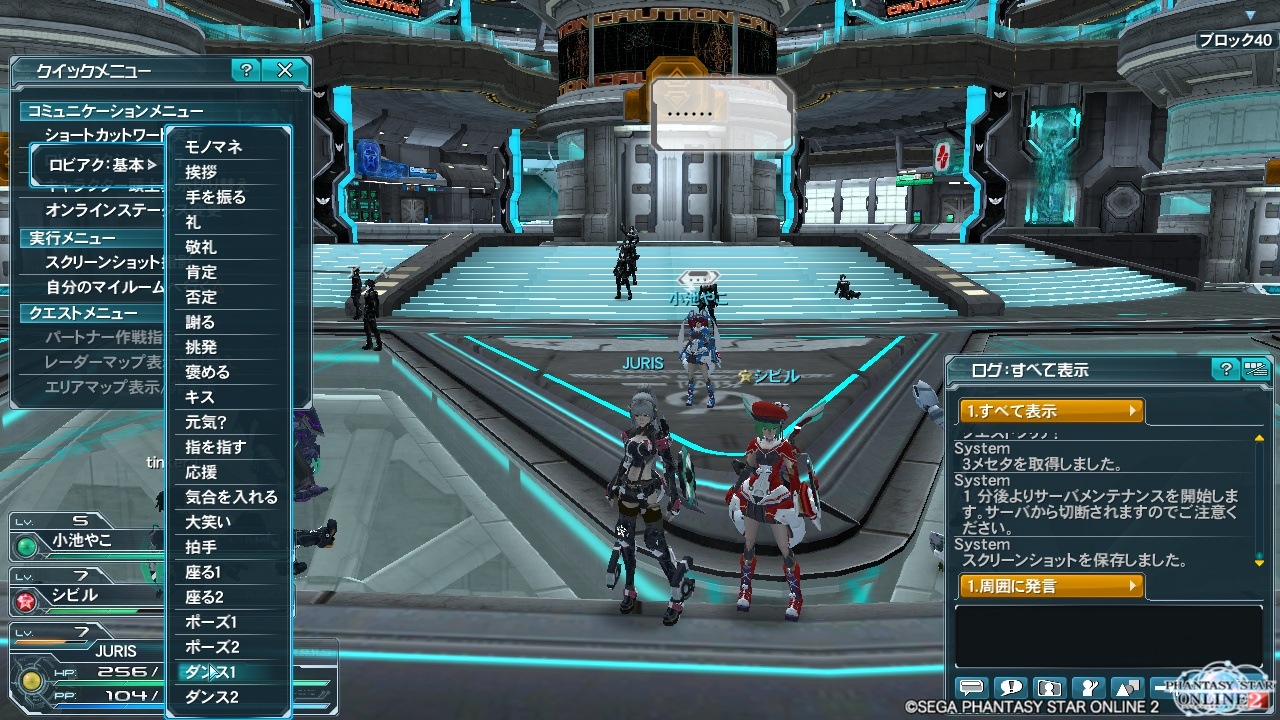
Task: Choose the 座る1 sit action
Action: pyautogui.click(x=203, y=572)
